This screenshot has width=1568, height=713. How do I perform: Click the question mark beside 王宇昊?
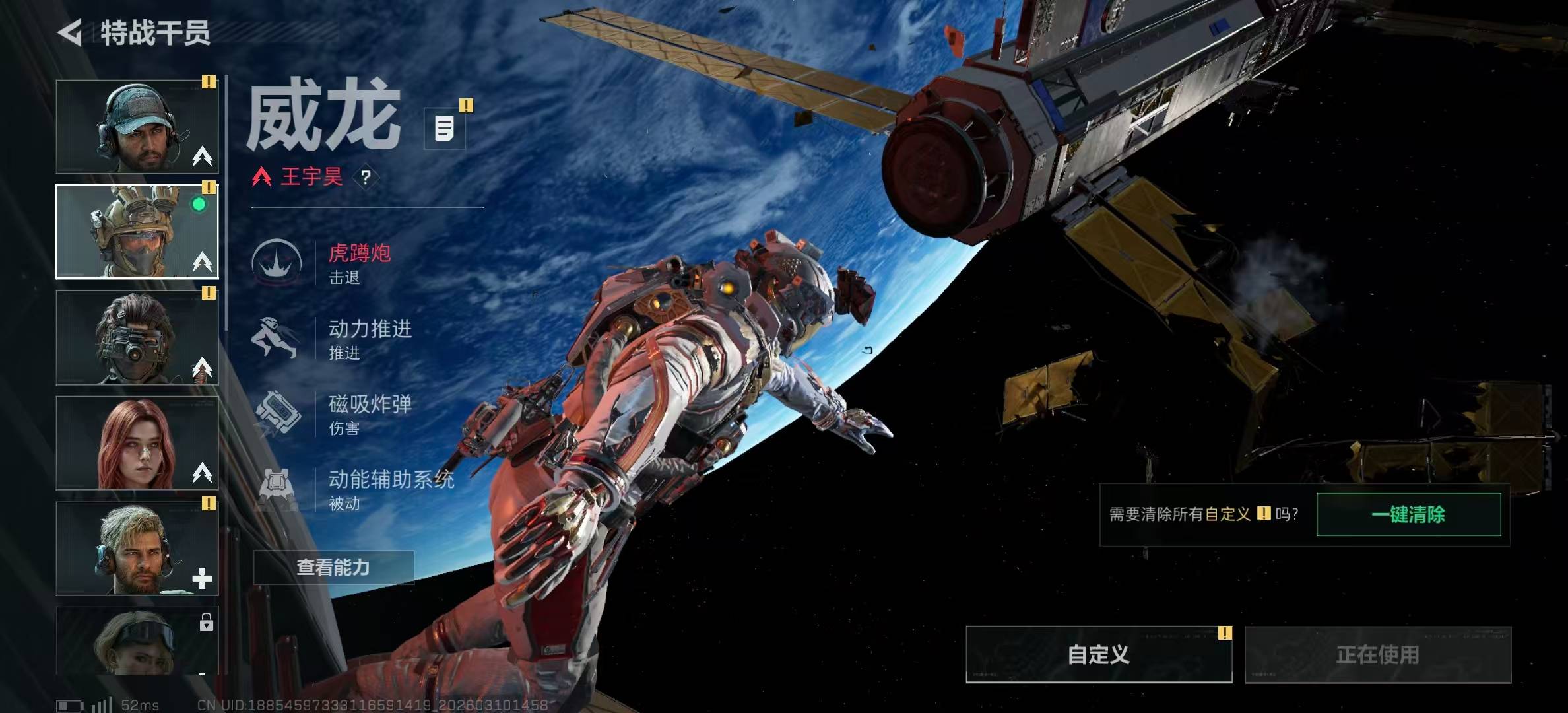[x=366, y=177]
